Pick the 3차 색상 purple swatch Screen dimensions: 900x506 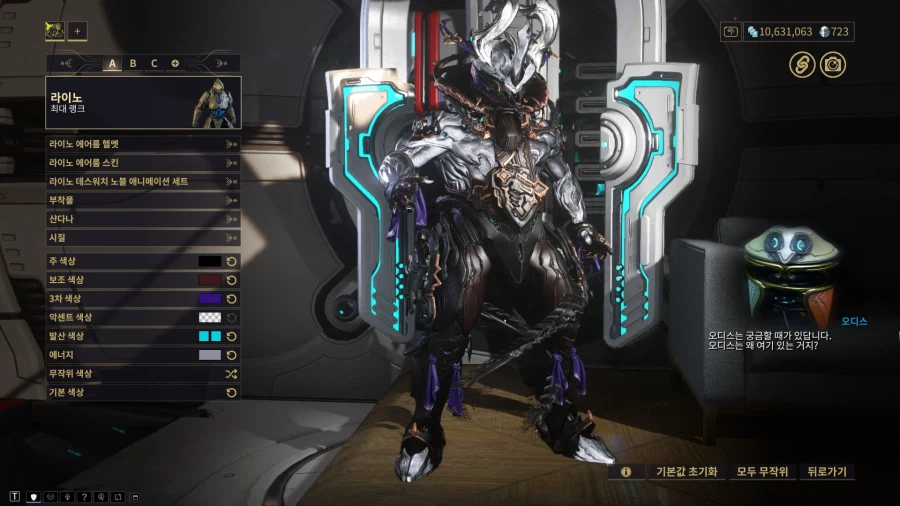pos(209,299)
